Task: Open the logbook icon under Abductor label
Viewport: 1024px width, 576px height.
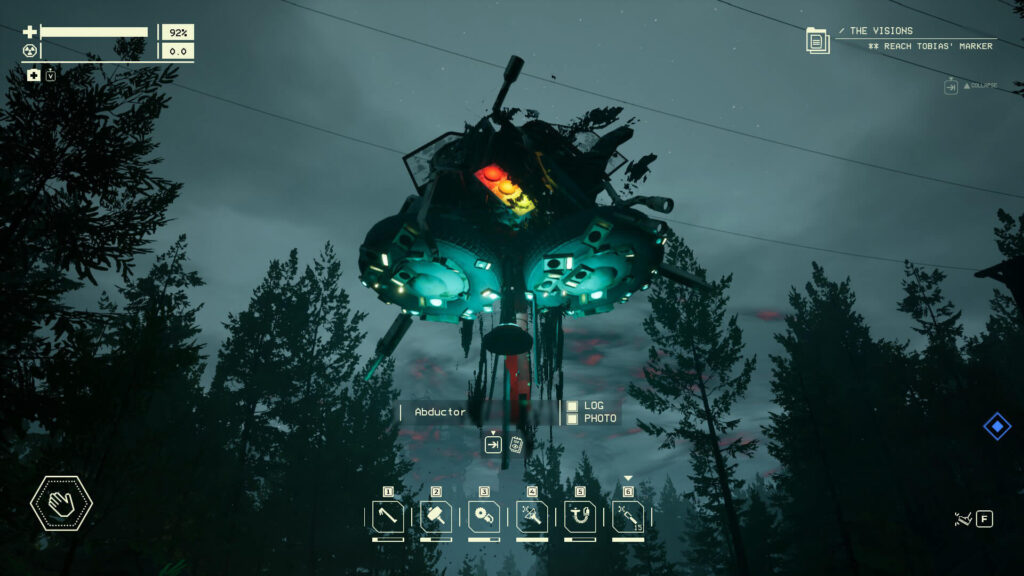Action: (517, 445)
